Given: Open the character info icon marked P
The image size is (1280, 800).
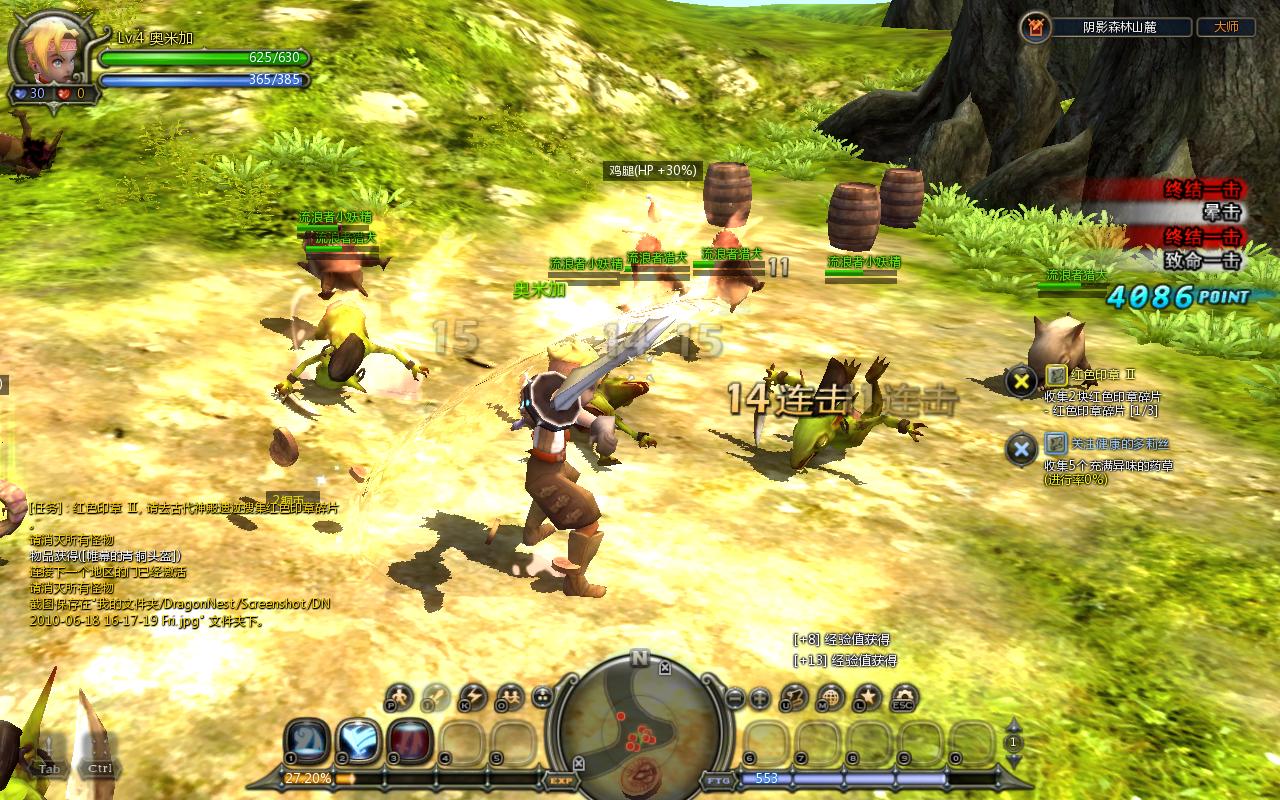Looking at the screenshot, I should [399, 697].
